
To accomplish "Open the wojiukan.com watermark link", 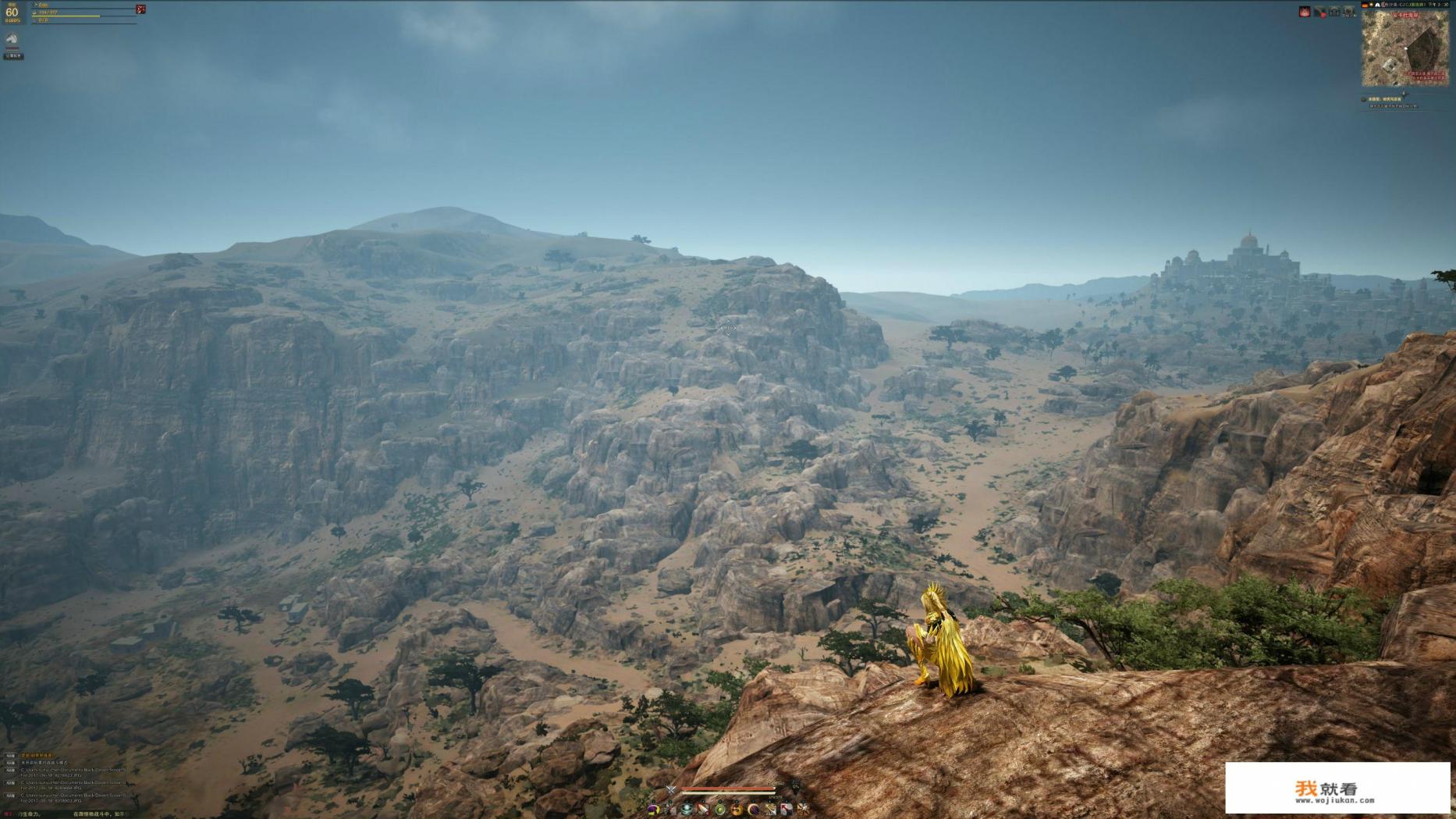I will pyautogui.click(x=1337, y=789).
